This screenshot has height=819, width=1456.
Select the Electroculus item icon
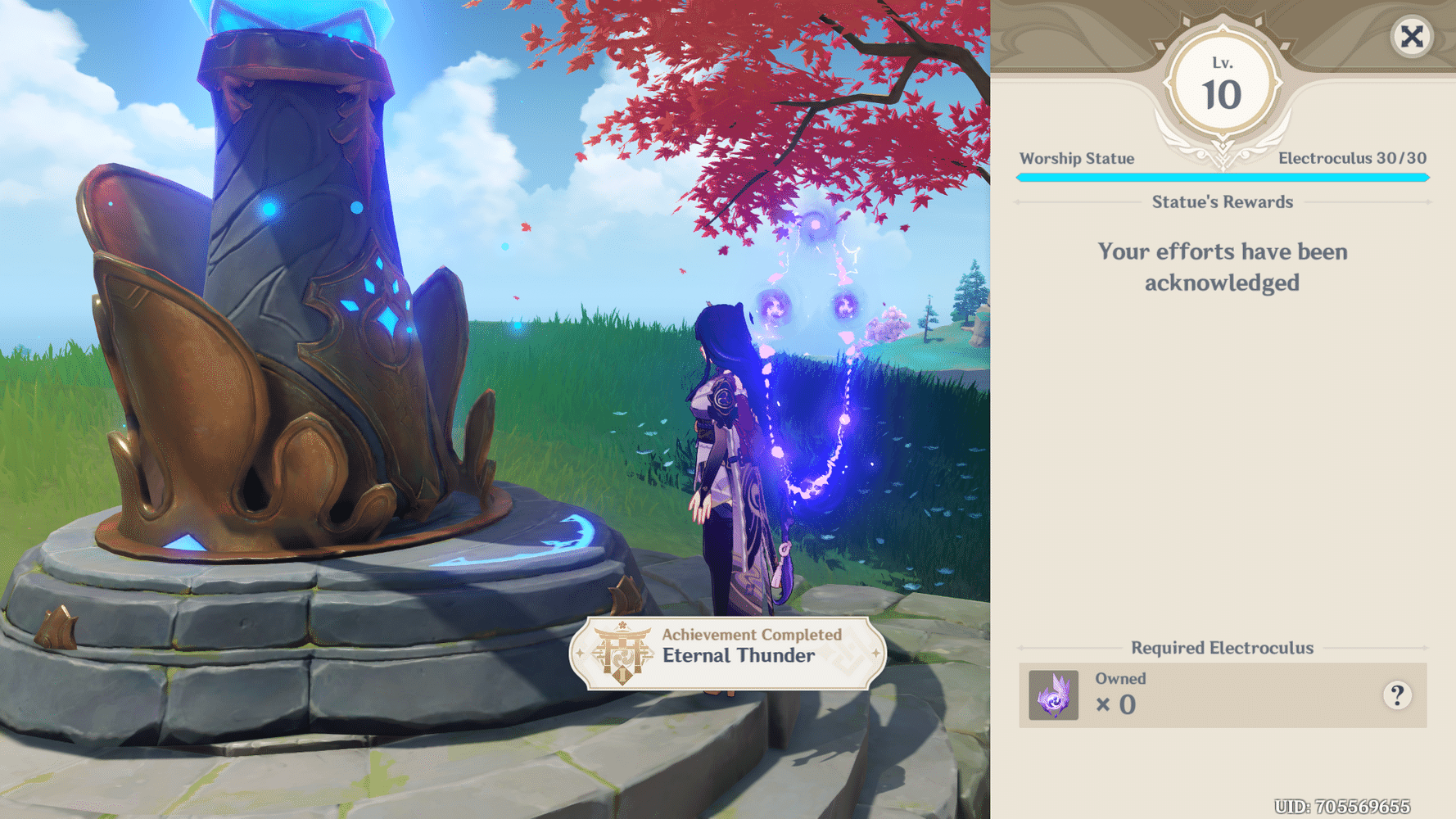(1053, 695)
